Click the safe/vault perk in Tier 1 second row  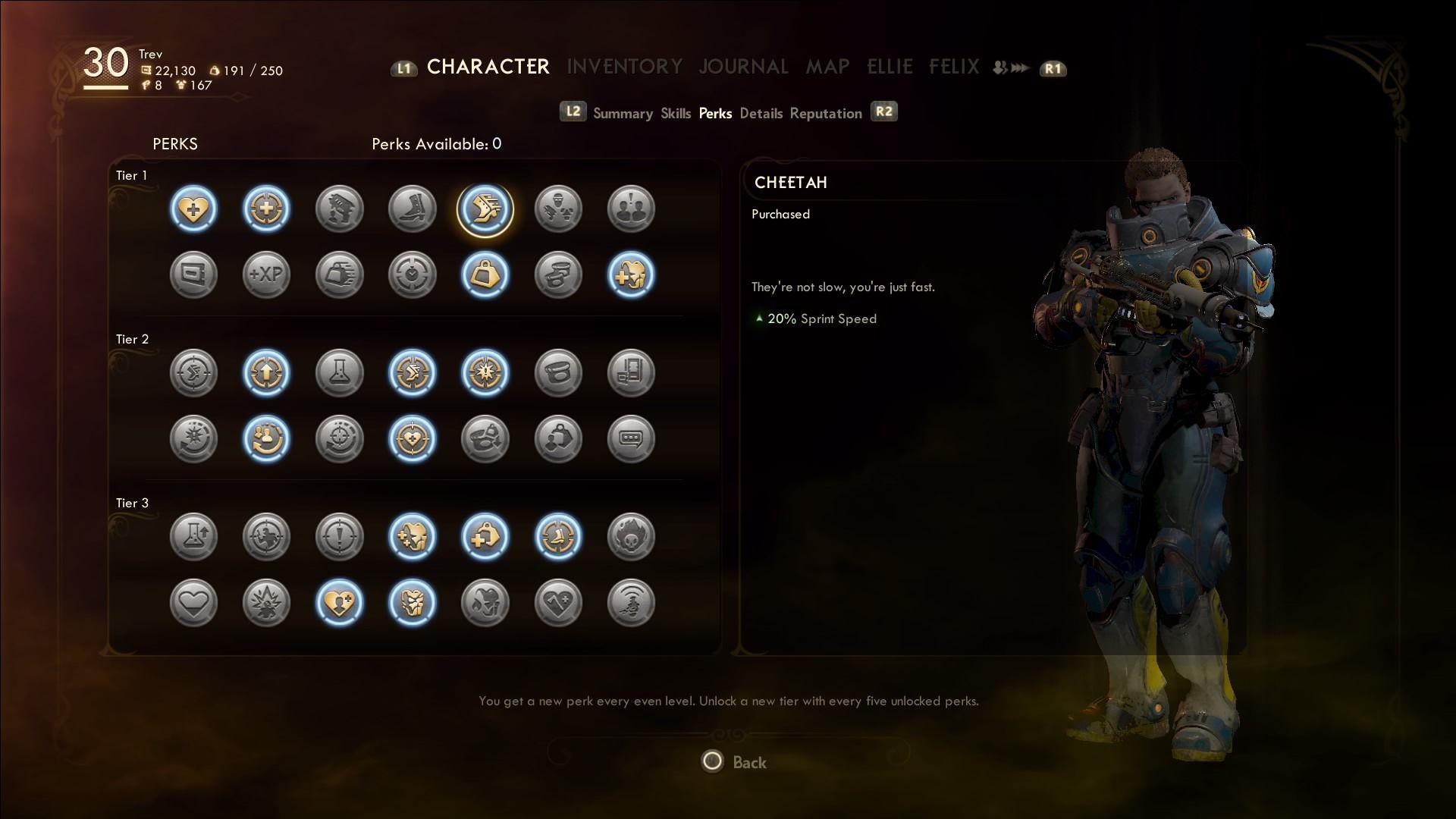click(193, 275)
